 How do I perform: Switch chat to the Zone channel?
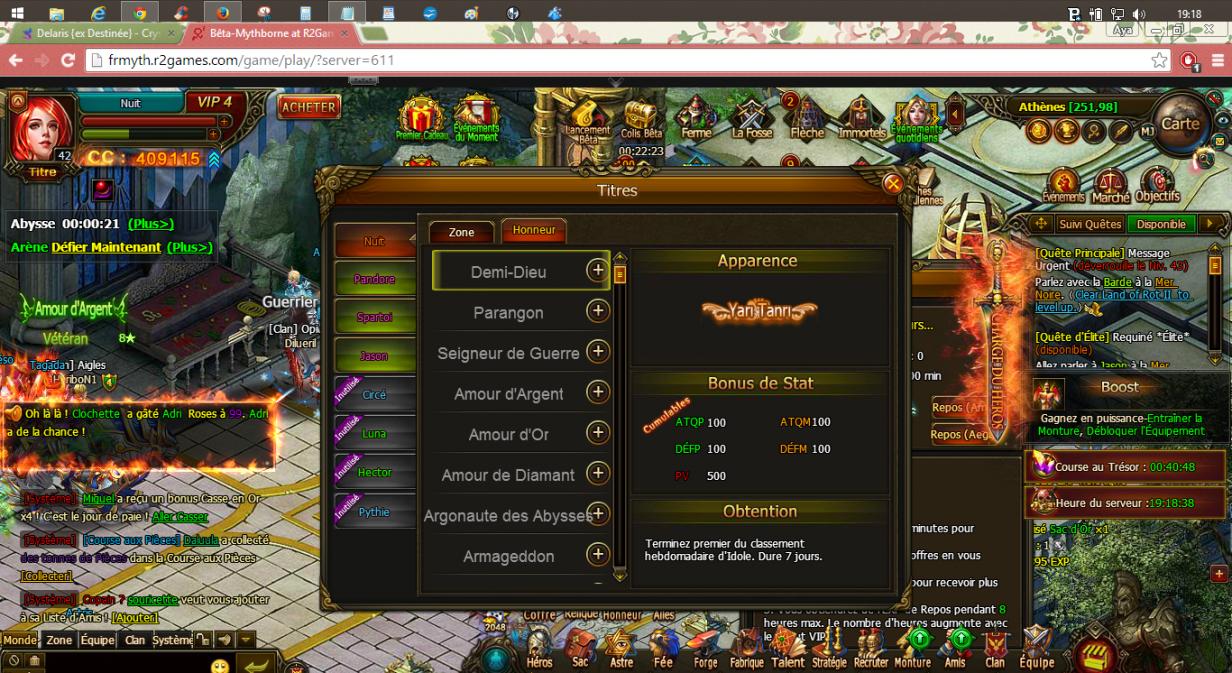pos(59,640)
